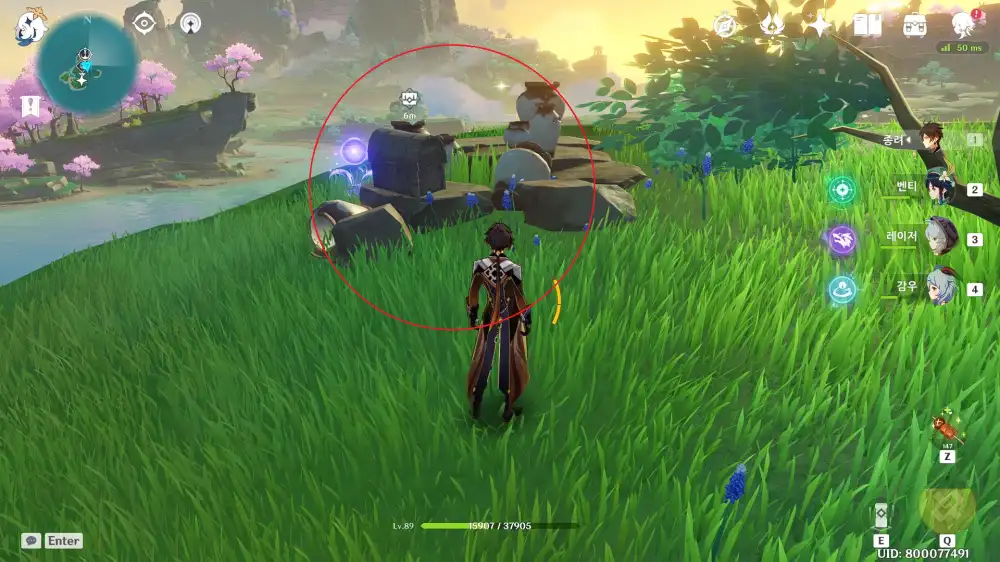Switch to party member 종려

[x=933, y=141]
